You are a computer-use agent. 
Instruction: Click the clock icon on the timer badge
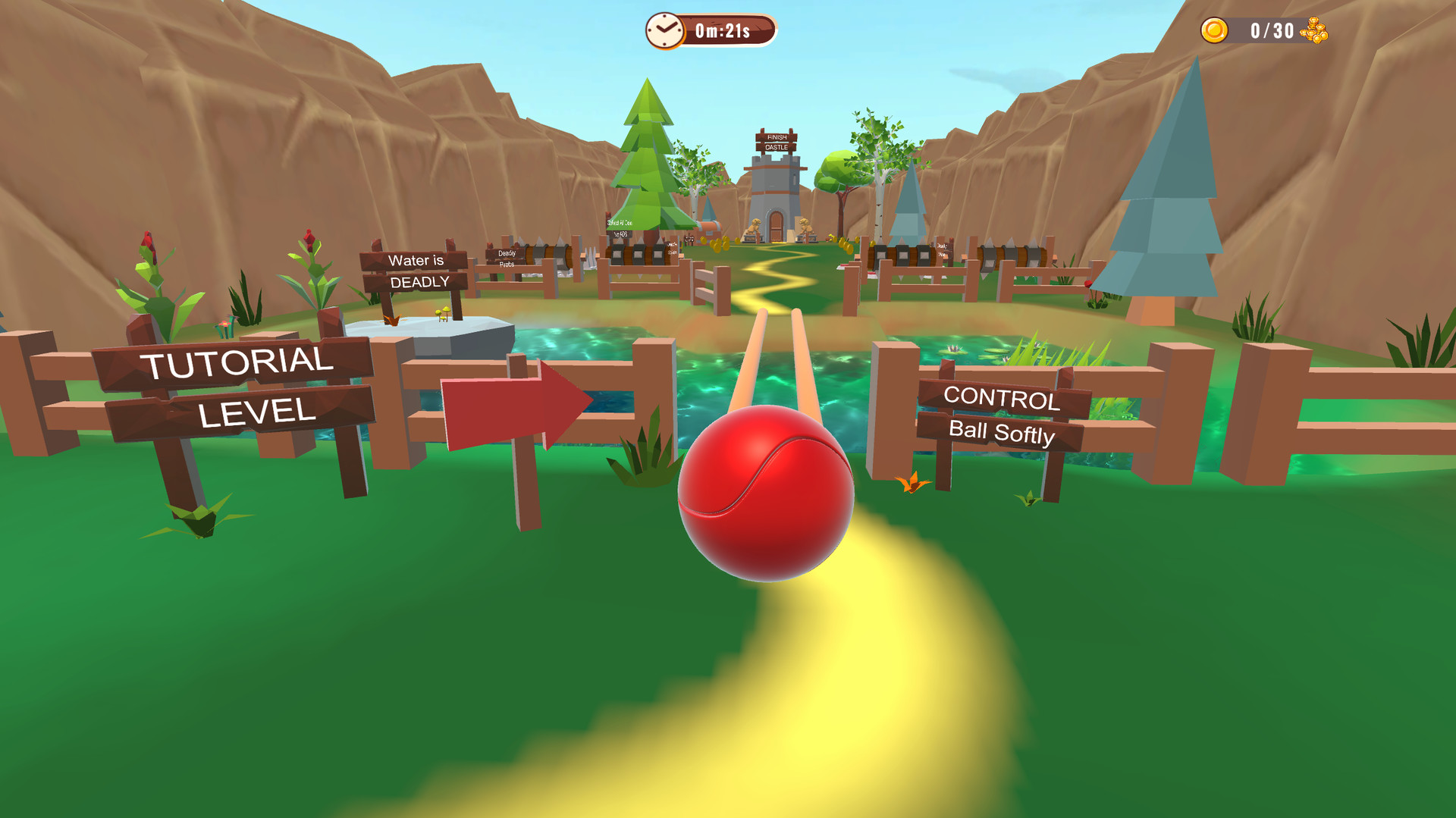pyautogui.click(x=664, y=31)
